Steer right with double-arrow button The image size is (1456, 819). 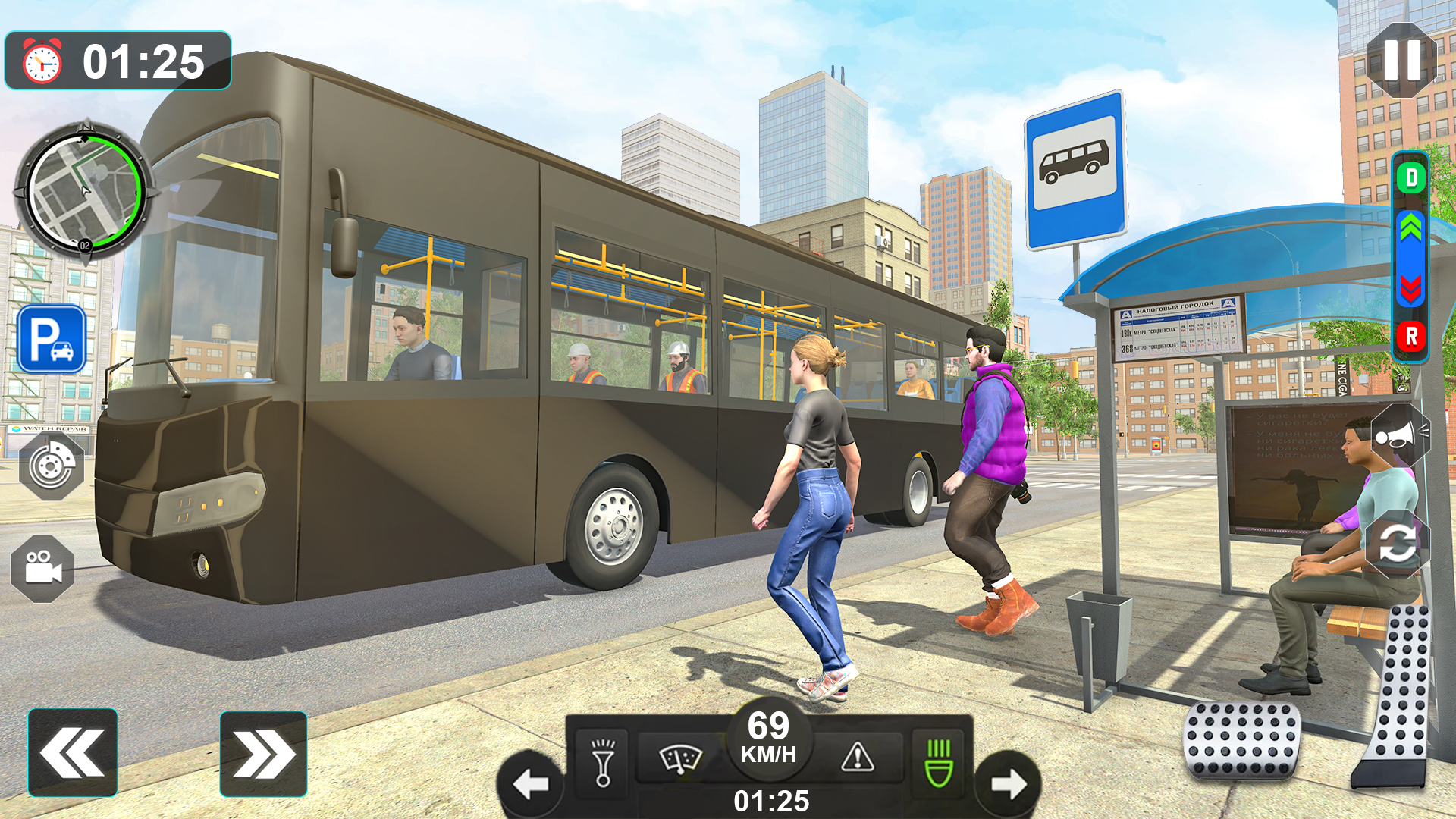tap(263, 755)
